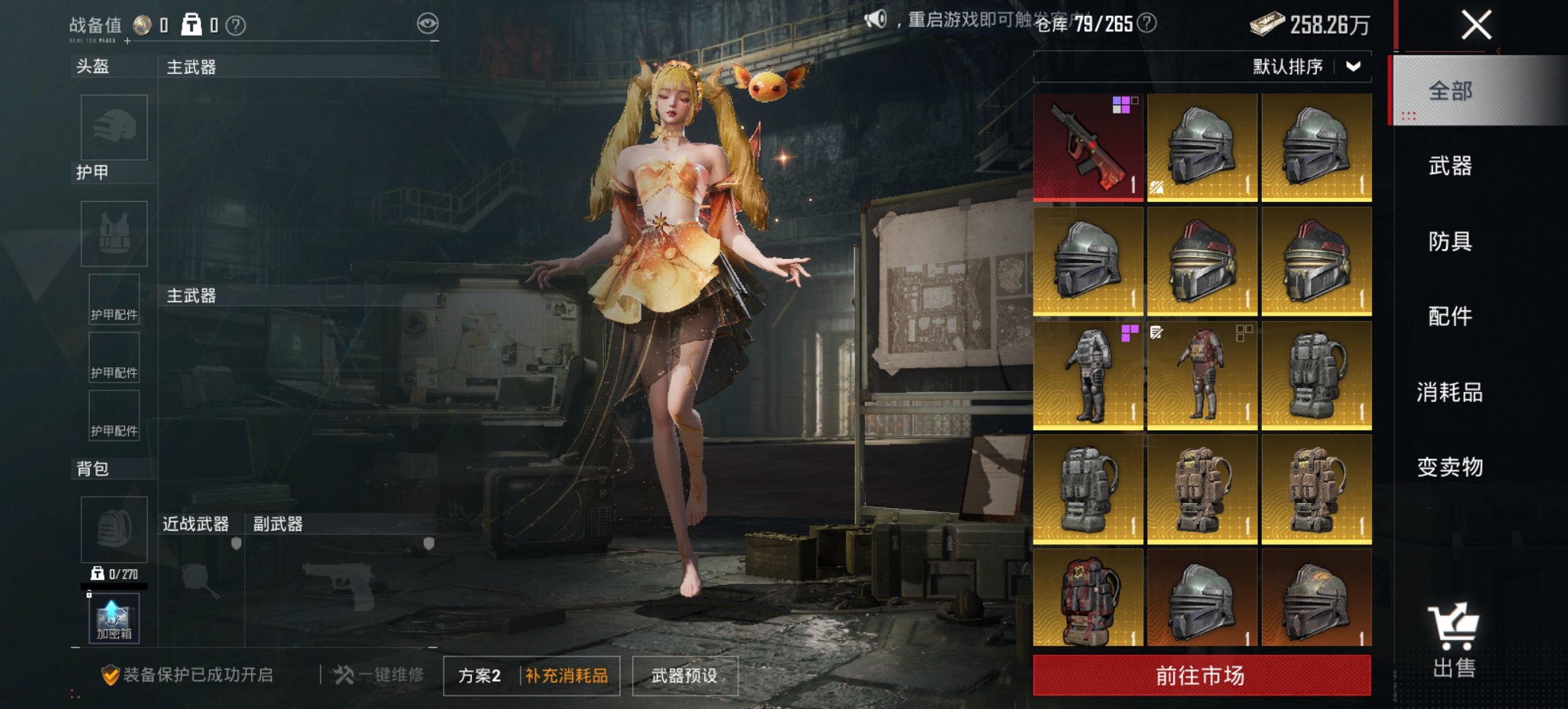Expand the plus sign beside 战备值
Image resolution: width=1568 pixels, height=709 pixels.
126,42
